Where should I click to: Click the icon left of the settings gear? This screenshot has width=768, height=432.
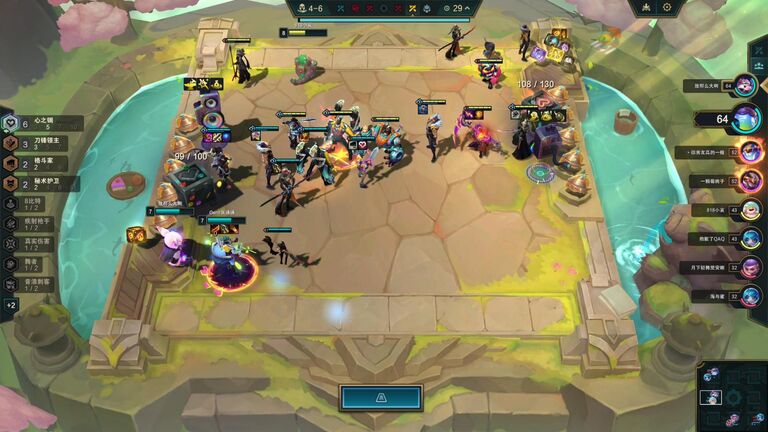[x=645, y=7]
